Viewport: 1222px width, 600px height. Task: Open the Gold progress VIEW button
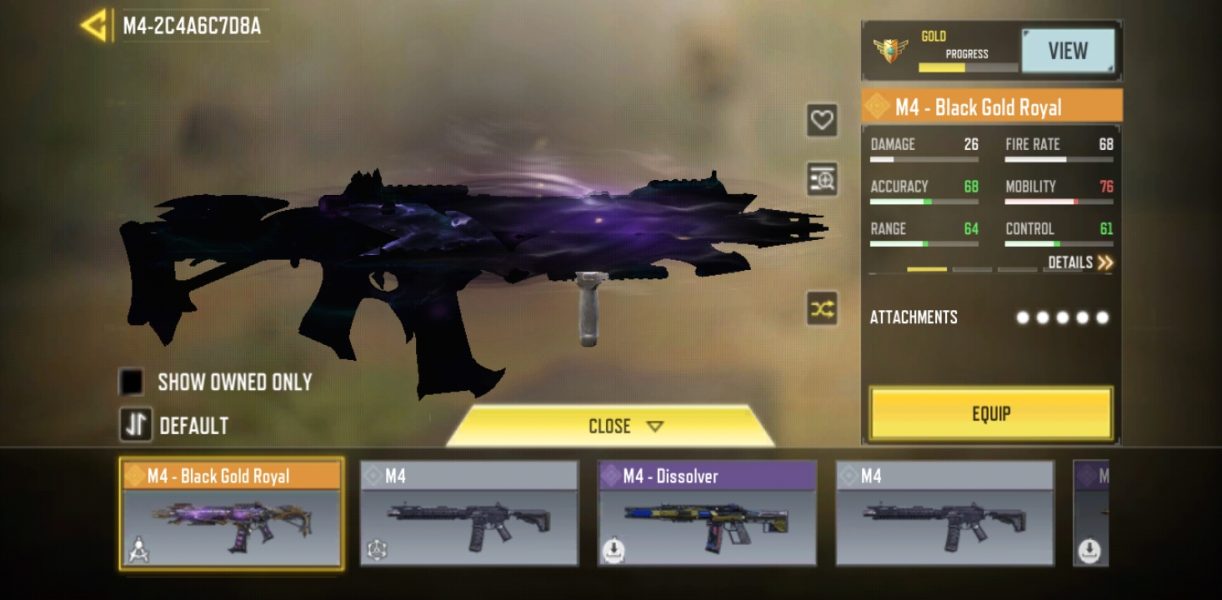[1067, 51]
